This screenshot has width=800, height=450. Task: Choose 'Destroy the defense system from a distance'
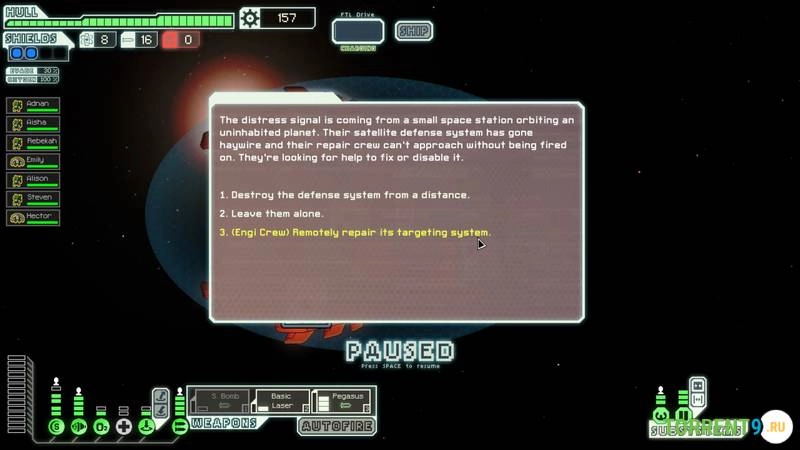click(344, 195)
